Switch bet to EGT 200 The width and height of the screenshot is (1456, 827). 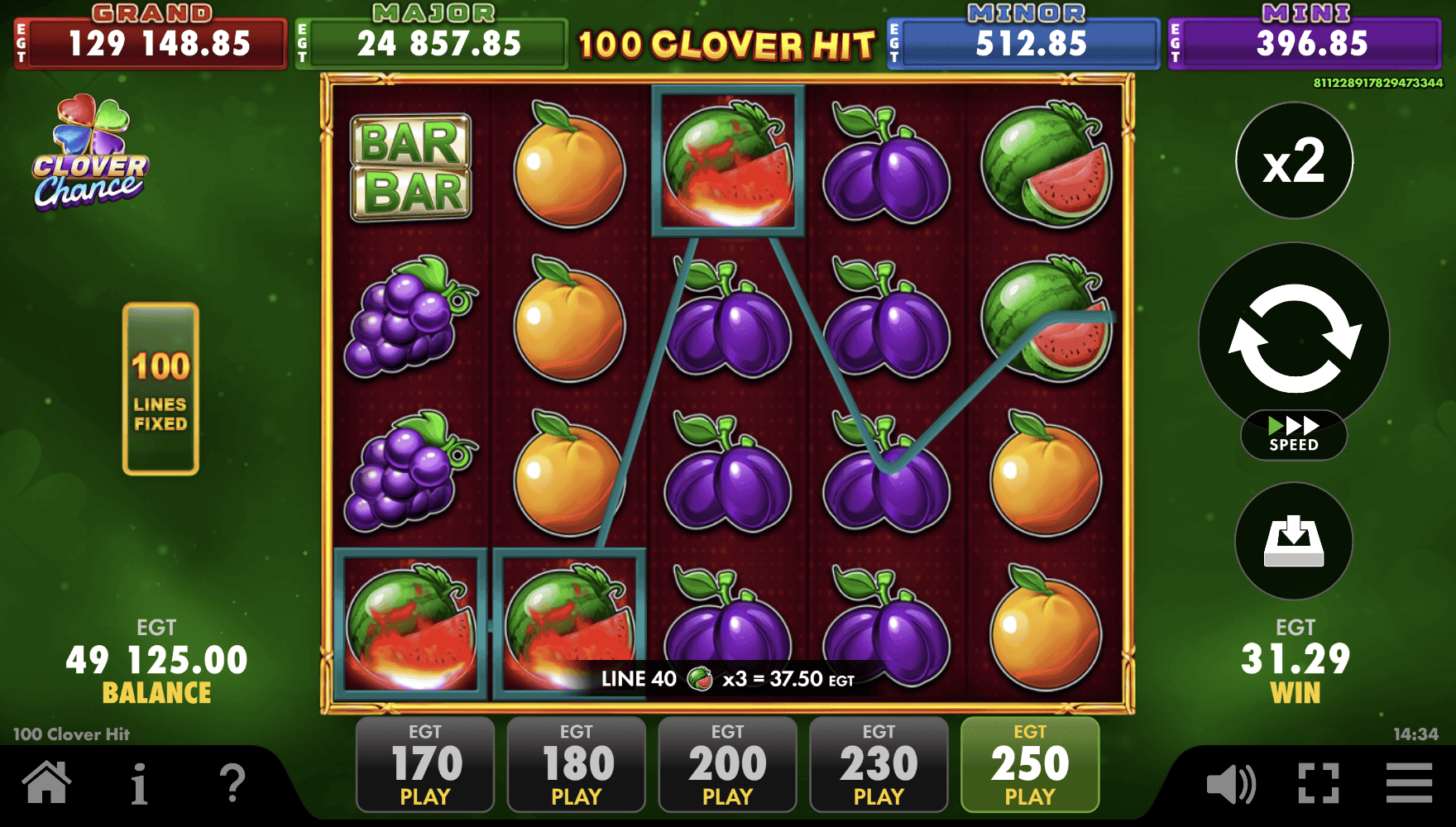pyautogui.click(x=726, y=764)
